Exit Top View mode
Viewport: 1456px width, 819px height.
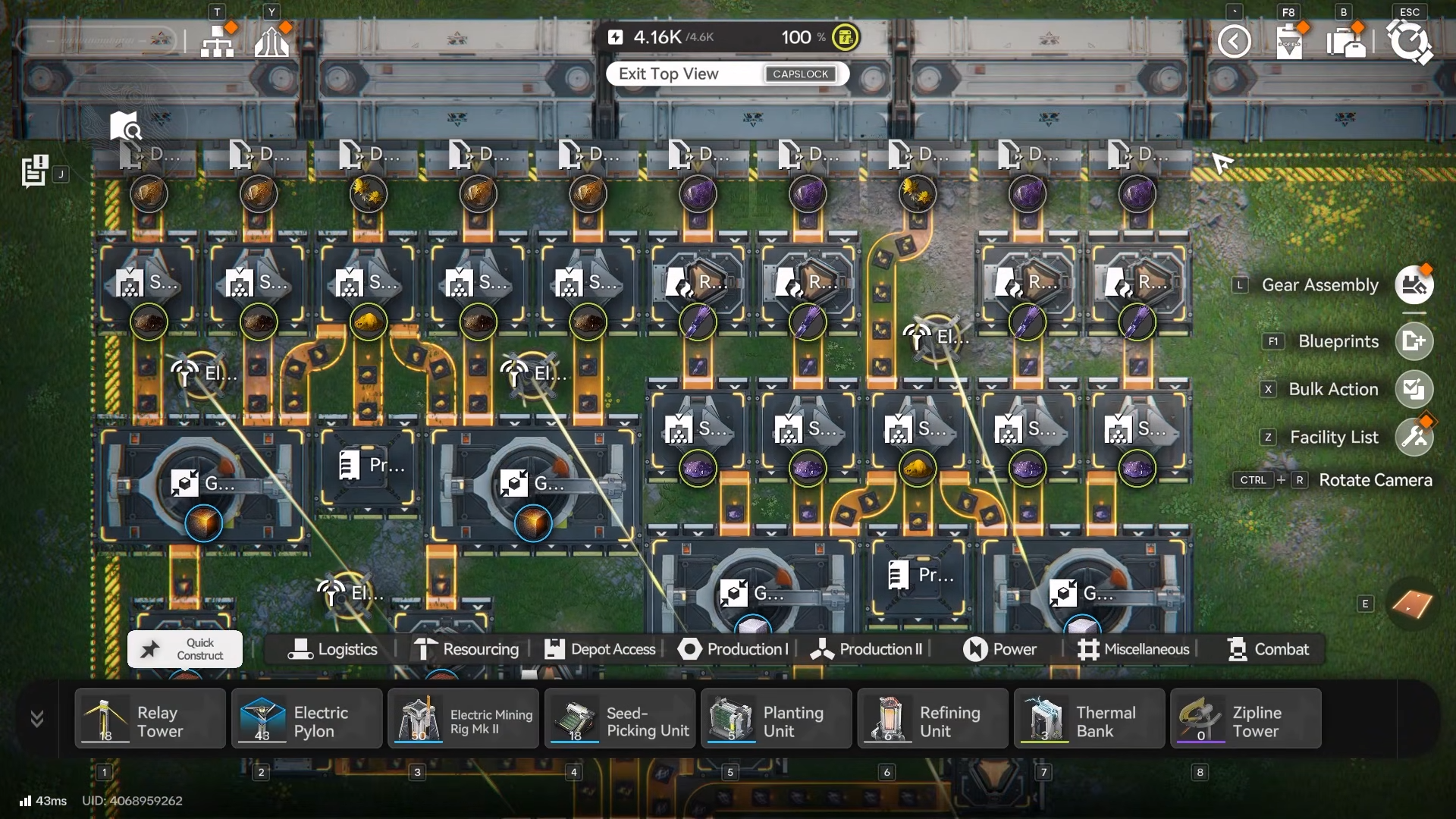(726, 74)
